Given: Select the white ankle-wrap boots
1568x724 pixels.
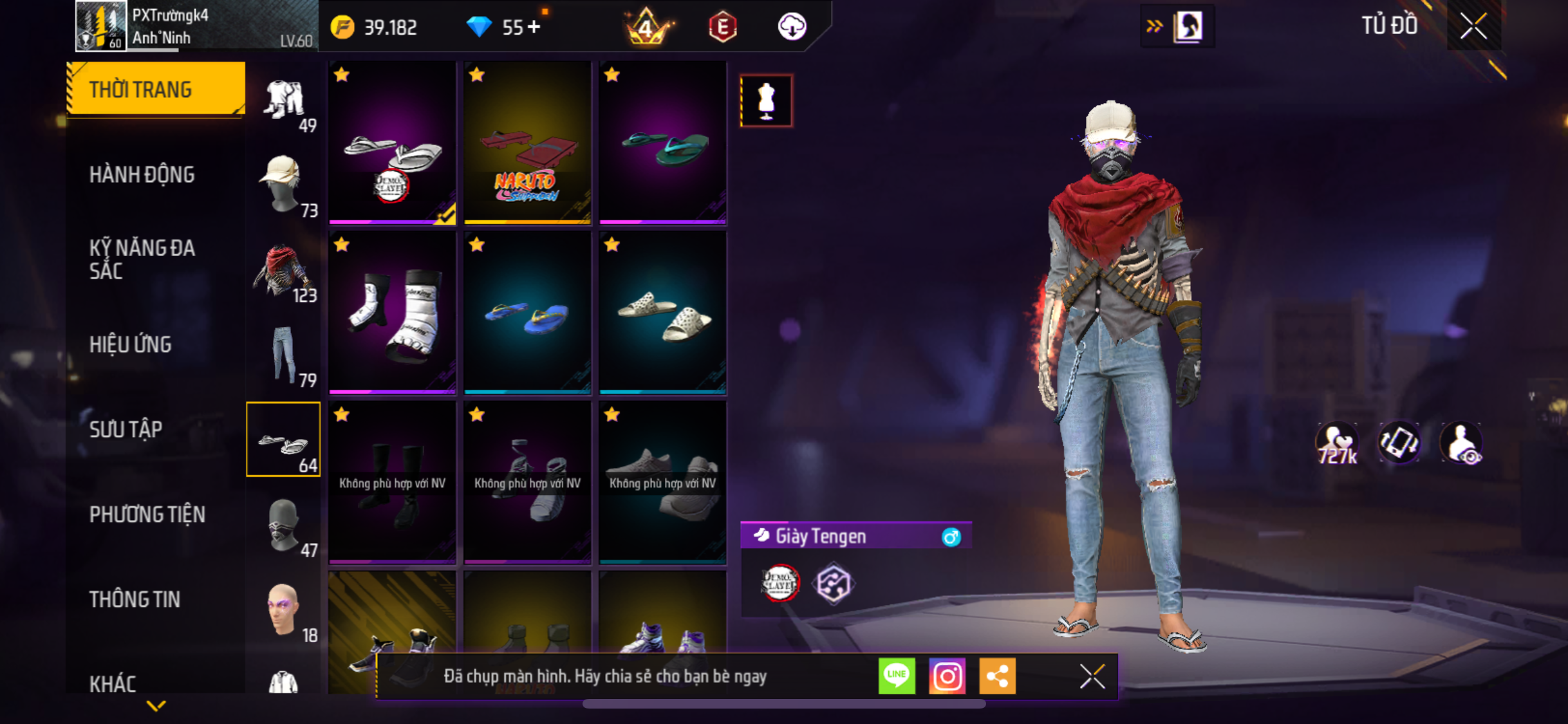Looking at the screenshot, I should (392, 313).
